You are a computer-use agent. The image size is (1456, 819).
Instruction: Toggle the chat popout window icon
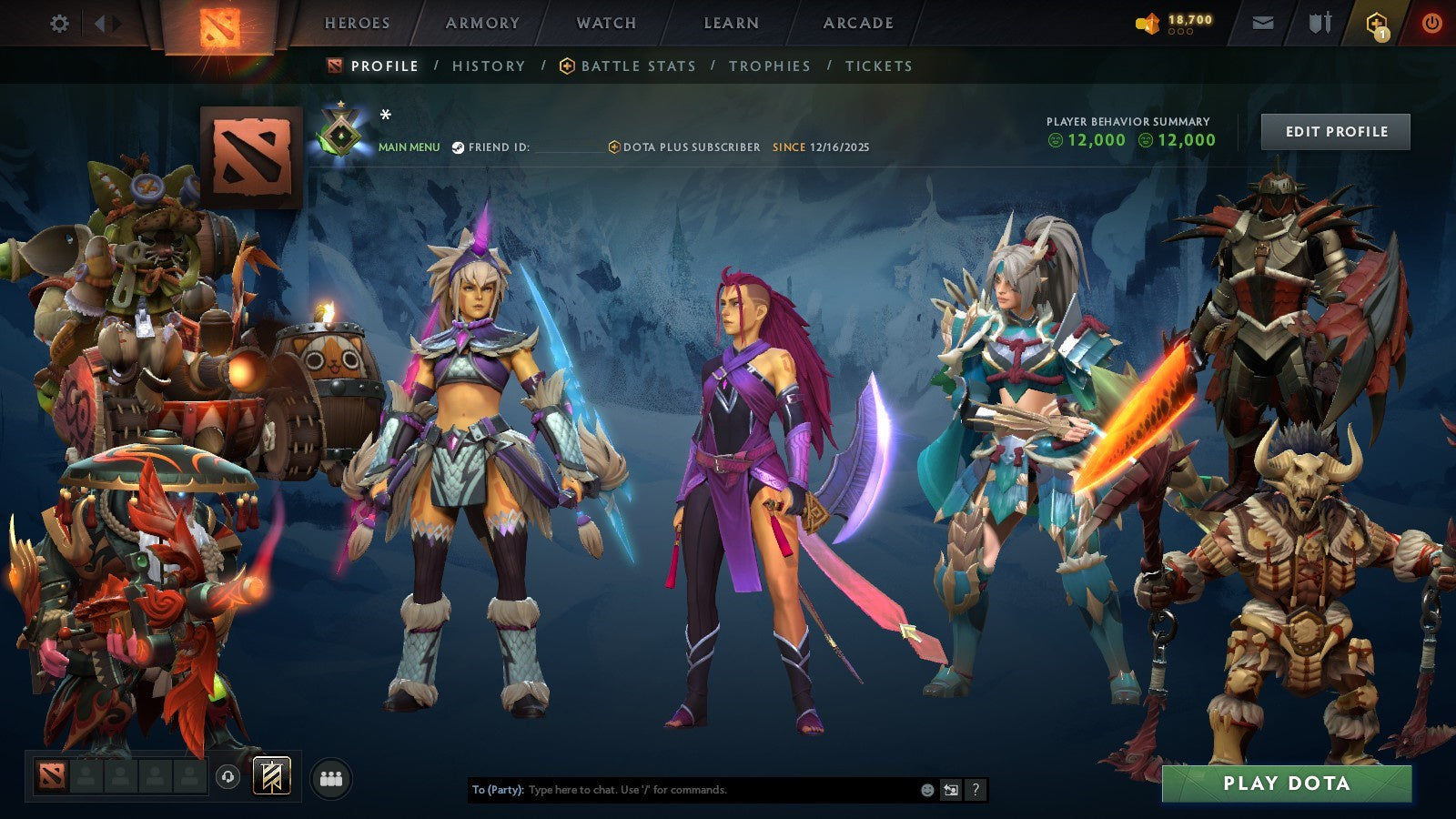click(x=949, y=790)
